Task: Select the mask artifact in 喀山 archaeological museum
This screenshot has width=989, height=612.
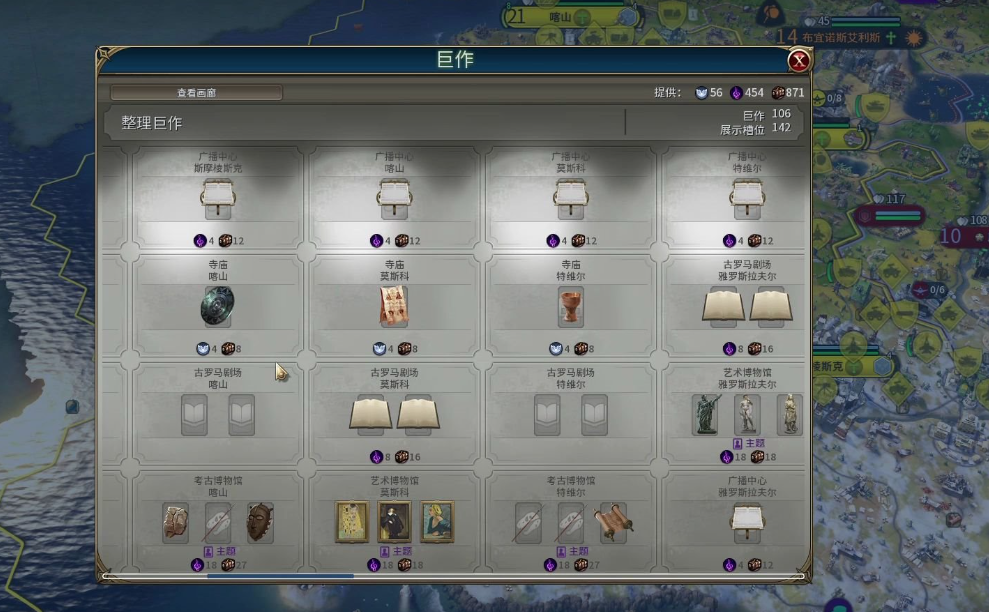Action: click(260, 522)
